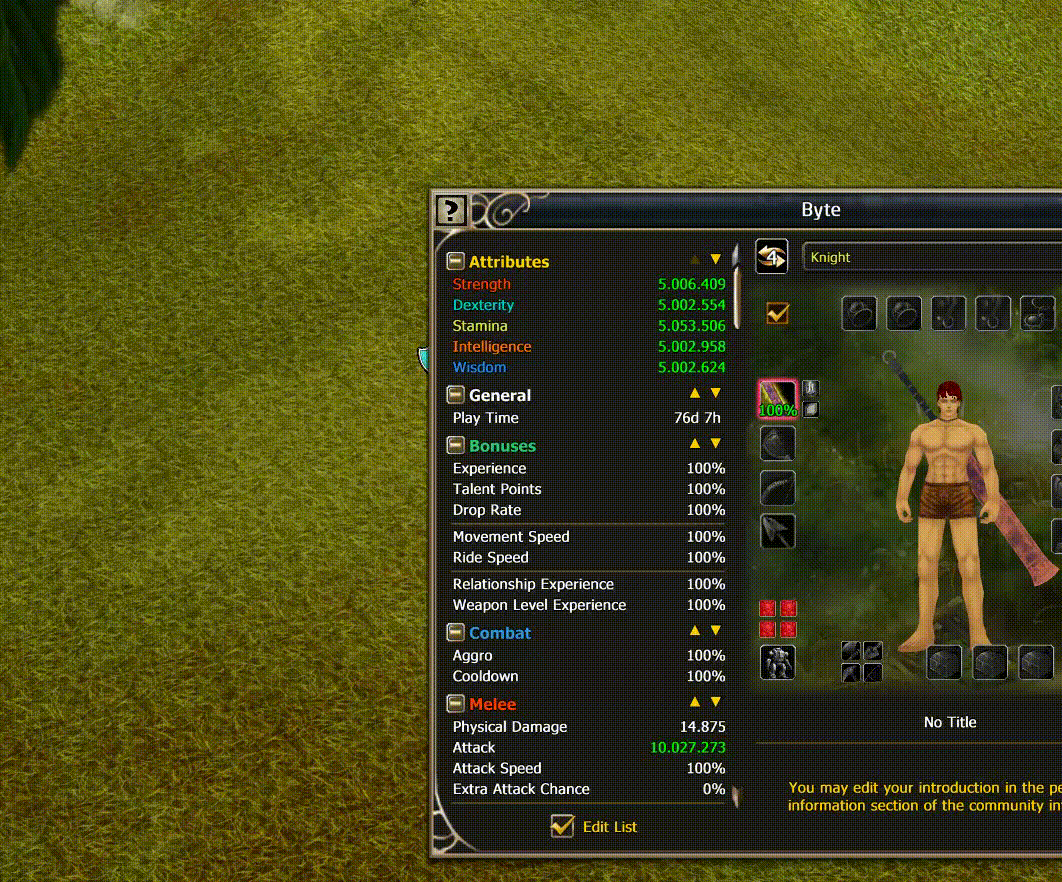
Task: Collapse the Melee section
Action: point(455,704)
